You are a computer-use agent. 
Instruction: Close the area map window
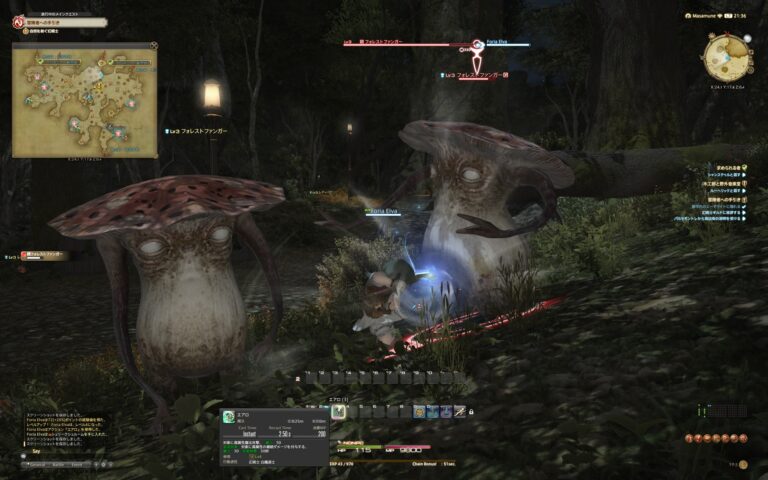(153, 45)
